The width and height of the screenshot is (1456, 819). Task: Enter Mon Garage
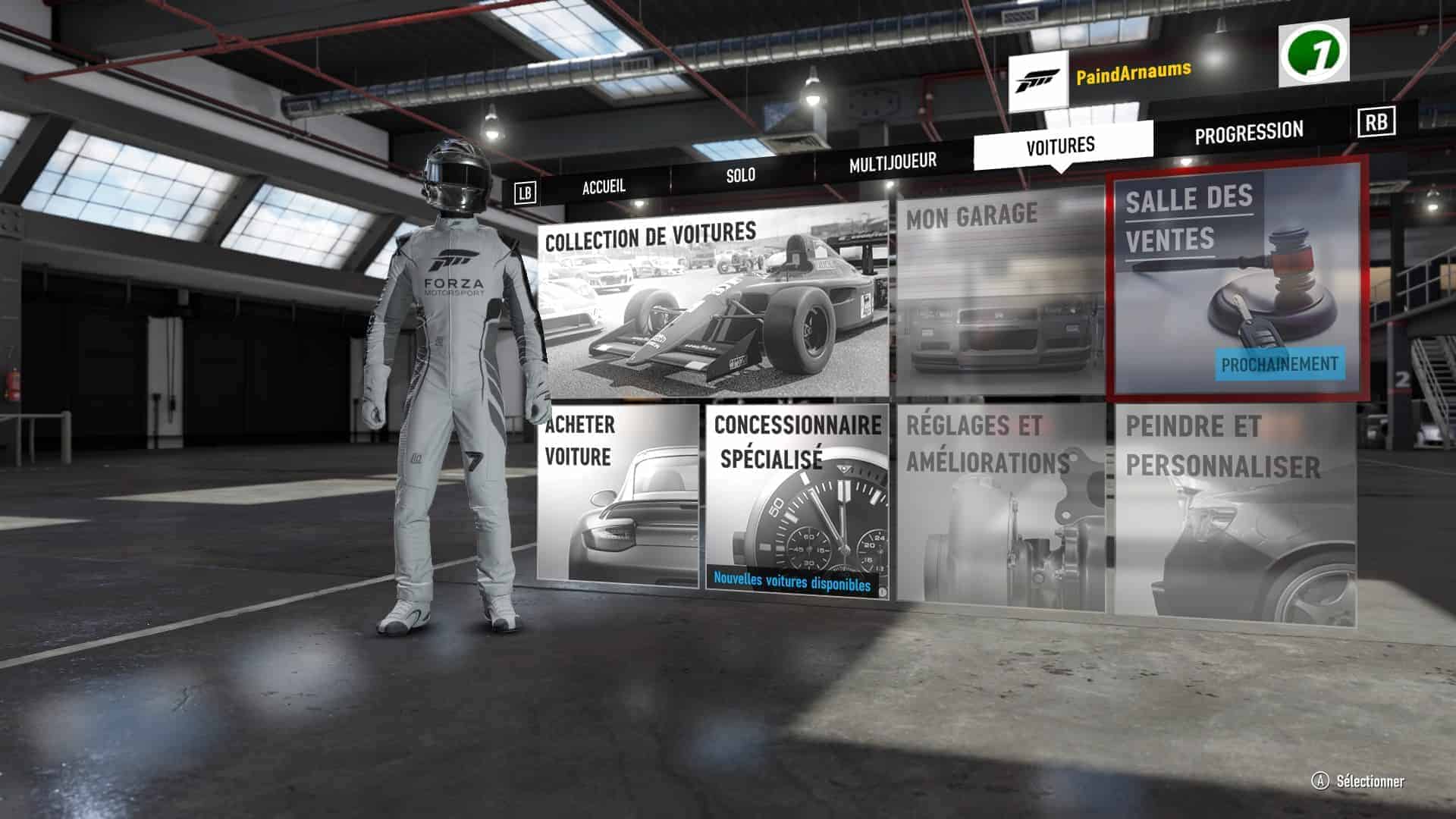(x=999, y=292)
